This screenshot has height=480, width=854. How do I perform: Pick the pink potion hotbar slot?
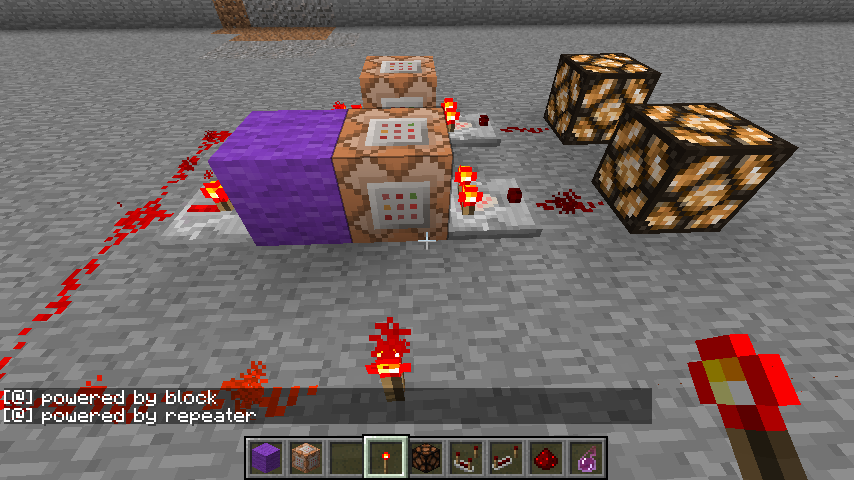tap(585, 458)
